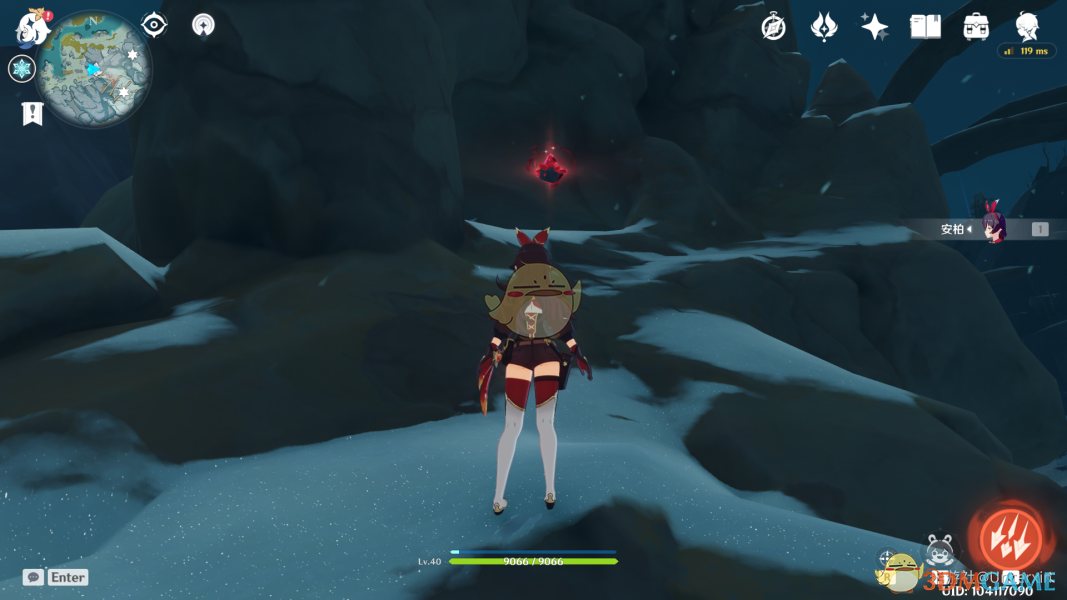
Task: Open the Paimon main menu
Action: point(33,28)
